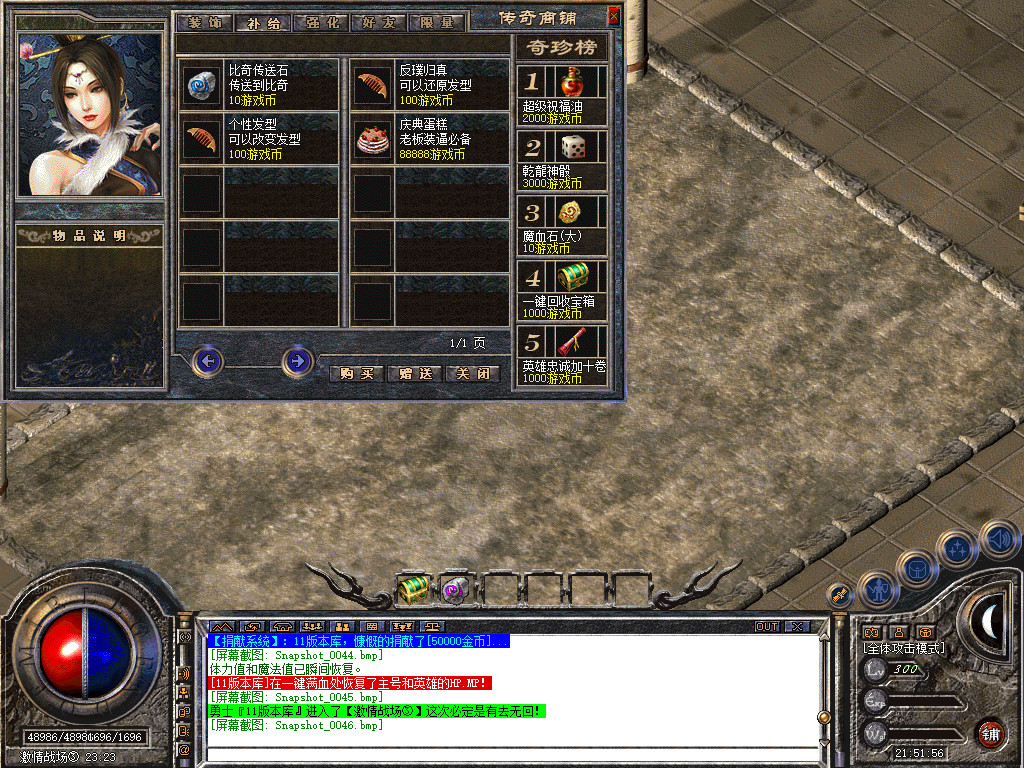Select the 比奇传送石 teleport stone item
The width and height of the screenshot is (1024, 768).
pos(201,87)
